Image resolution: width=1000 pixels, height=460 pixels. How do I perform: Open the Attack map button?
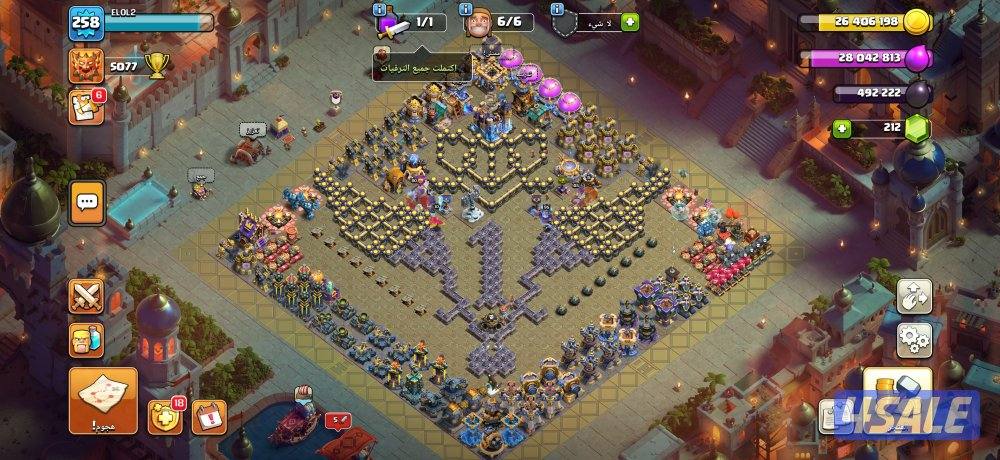tap(102, 396)
